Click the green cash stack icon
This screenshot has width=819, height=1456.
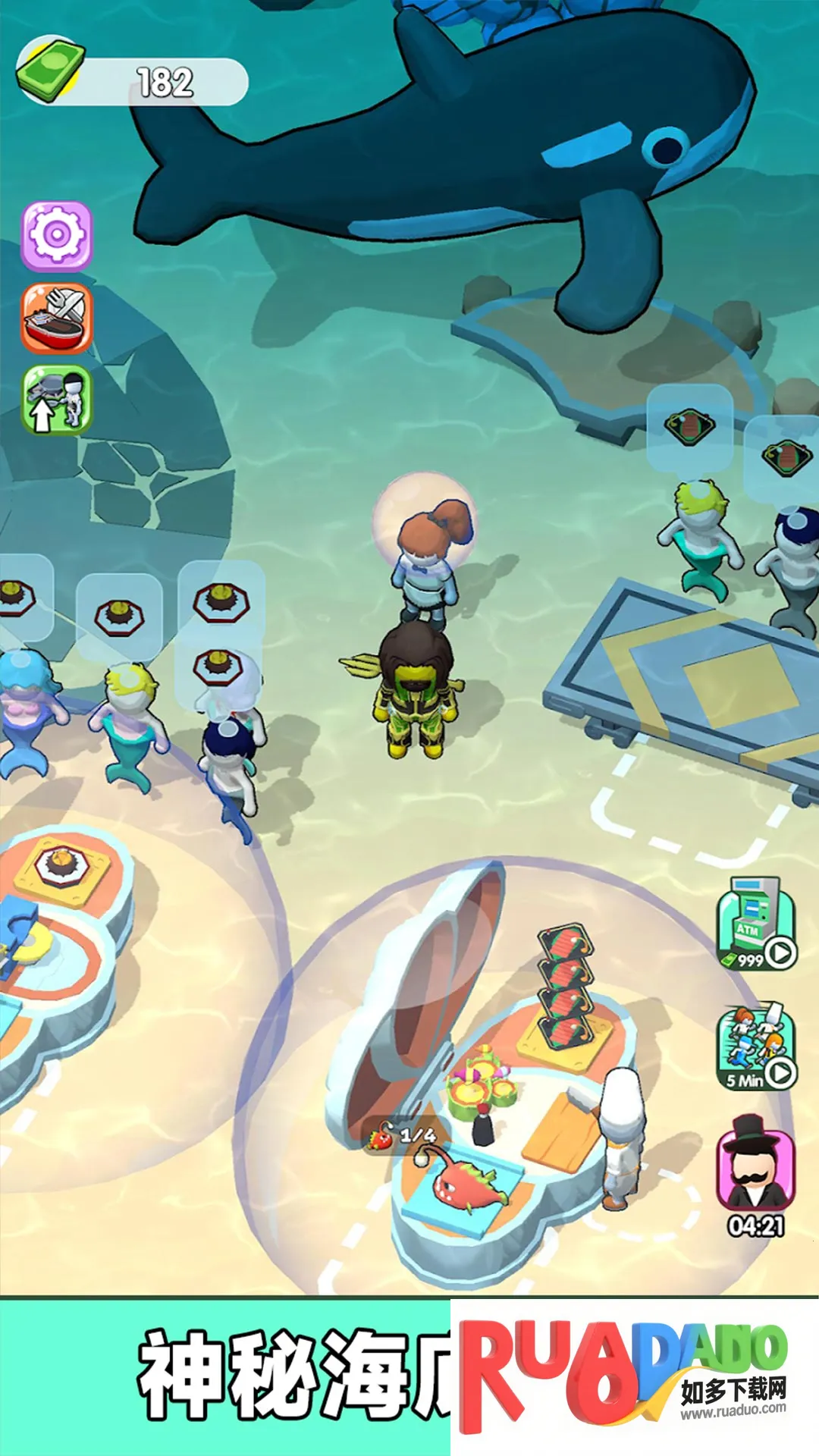point(51,70)
